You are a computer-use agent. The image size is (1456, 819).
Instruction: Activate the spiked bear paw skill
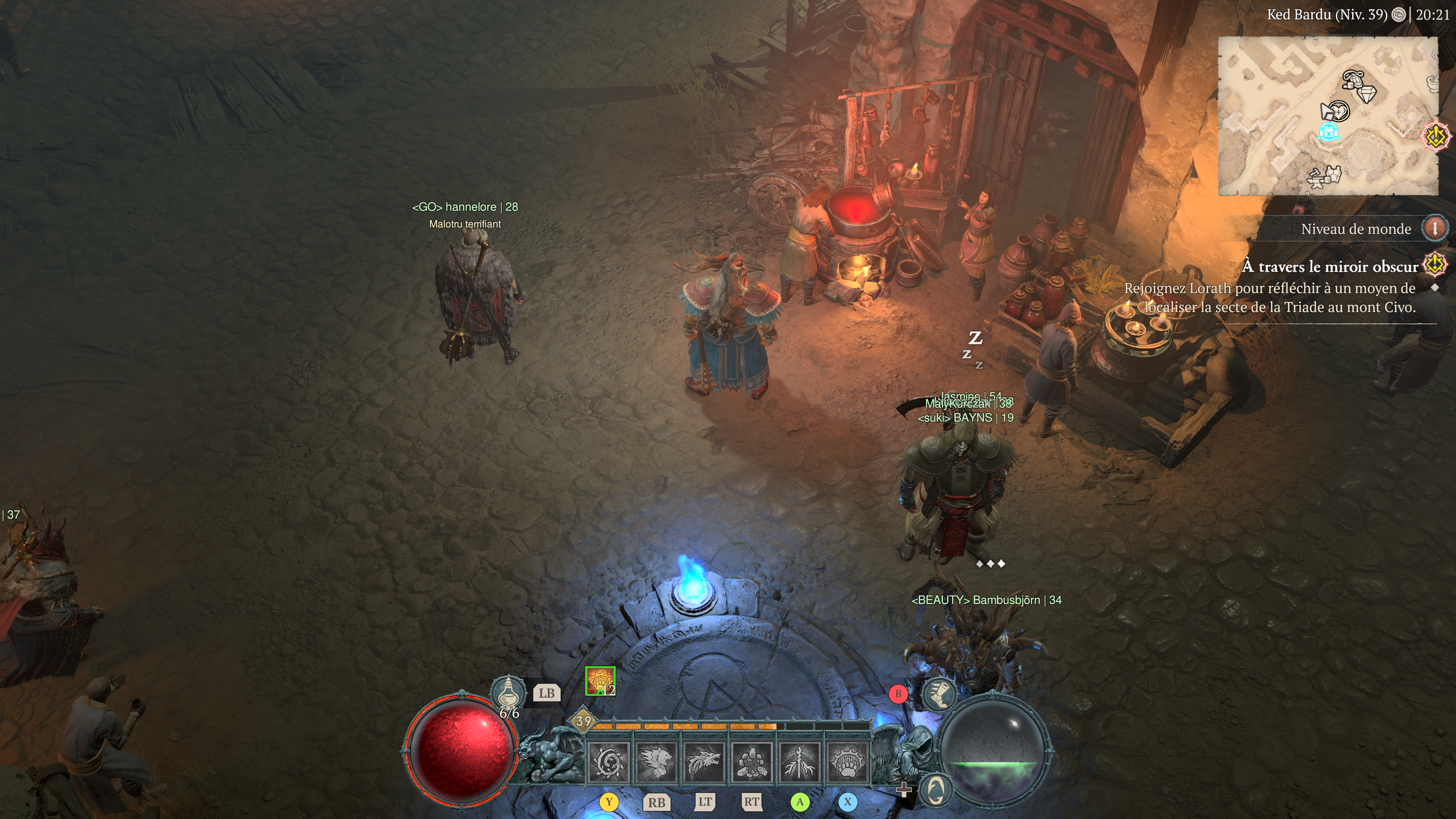(x=847, y=762)
